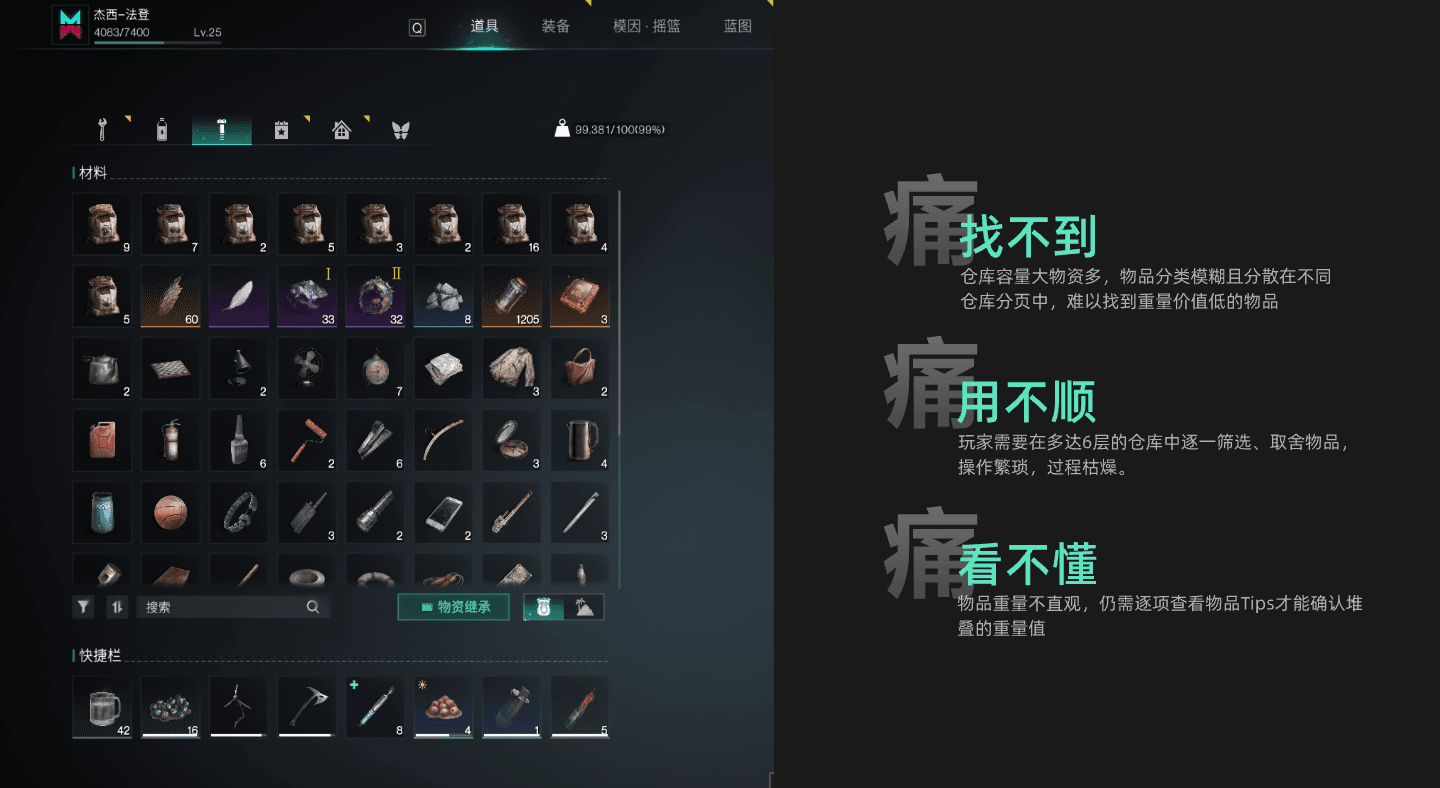The height and width of the screenshot is (788, 1440).
Task: Open the consumables bottle category icon
Action: (161, 128)
